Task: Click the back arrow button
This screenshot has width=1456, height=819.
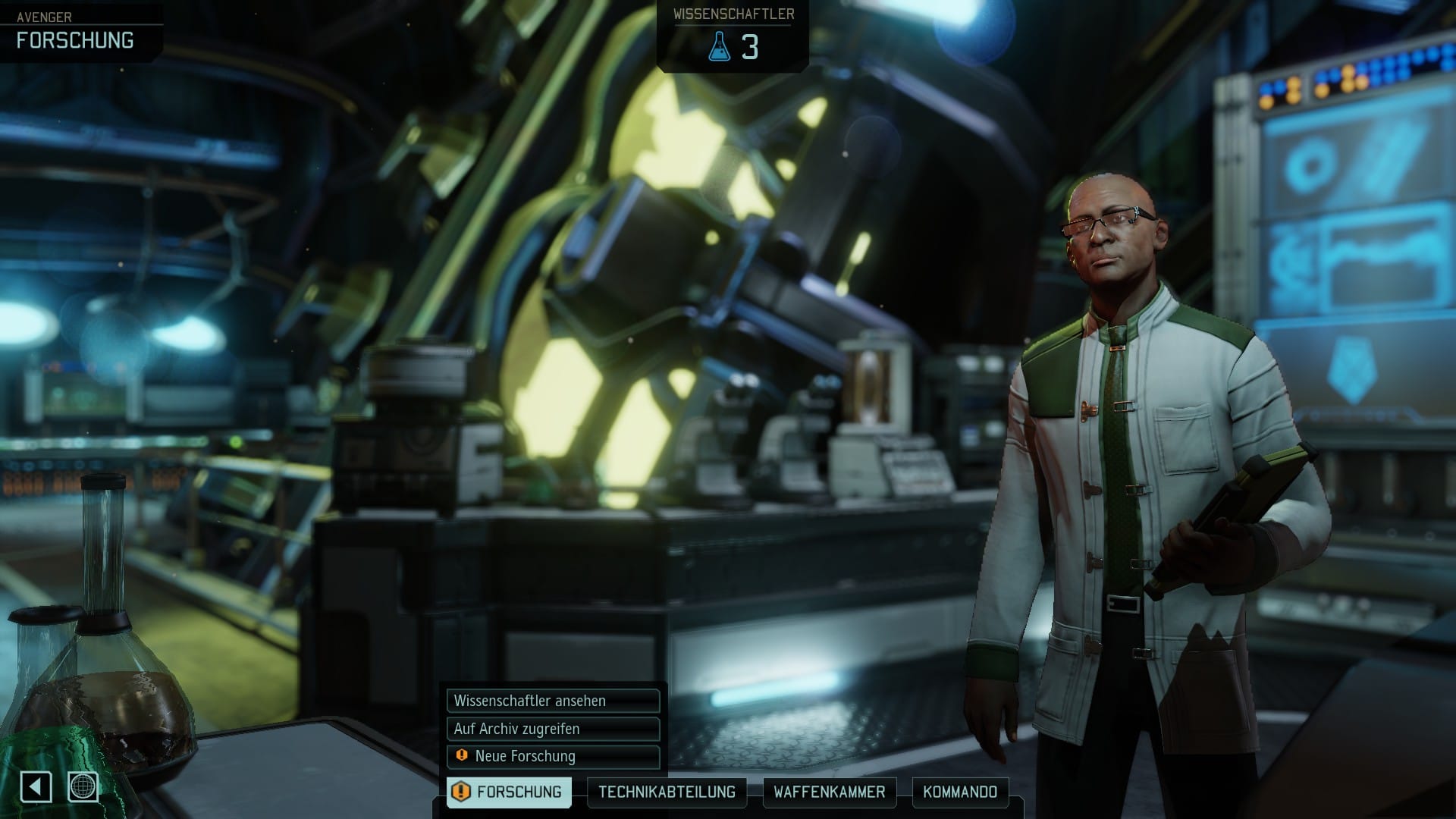Action: click(x=36, y=786)
